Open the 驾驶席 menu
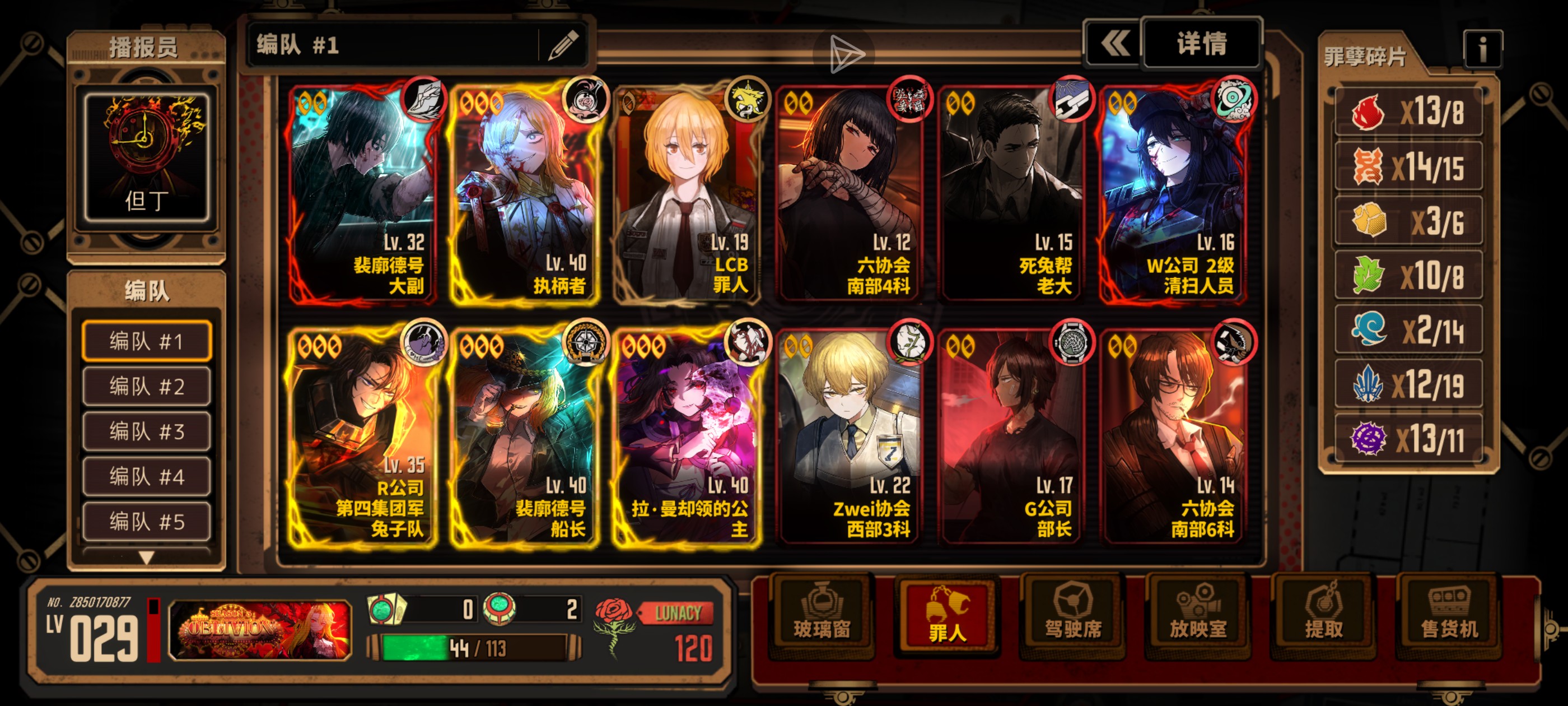1568x706 pixels. coord(1072,616)
